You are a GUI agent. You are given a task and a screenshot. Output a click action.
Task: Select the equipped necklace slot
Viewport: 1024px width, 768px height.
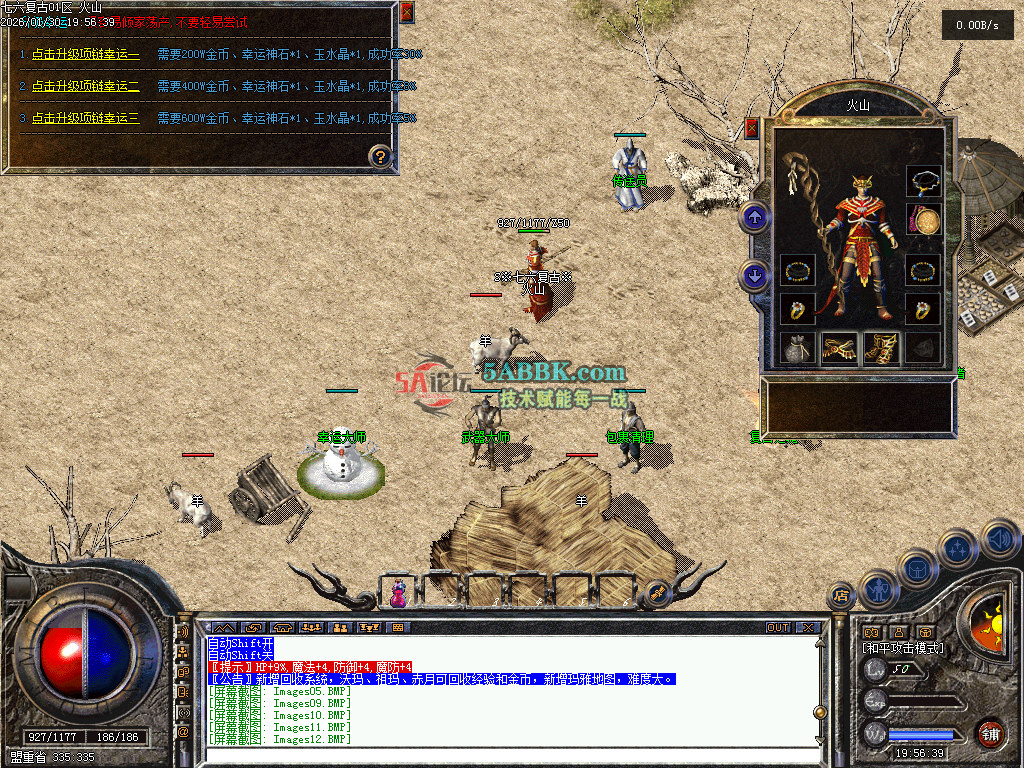click(923, 181)
